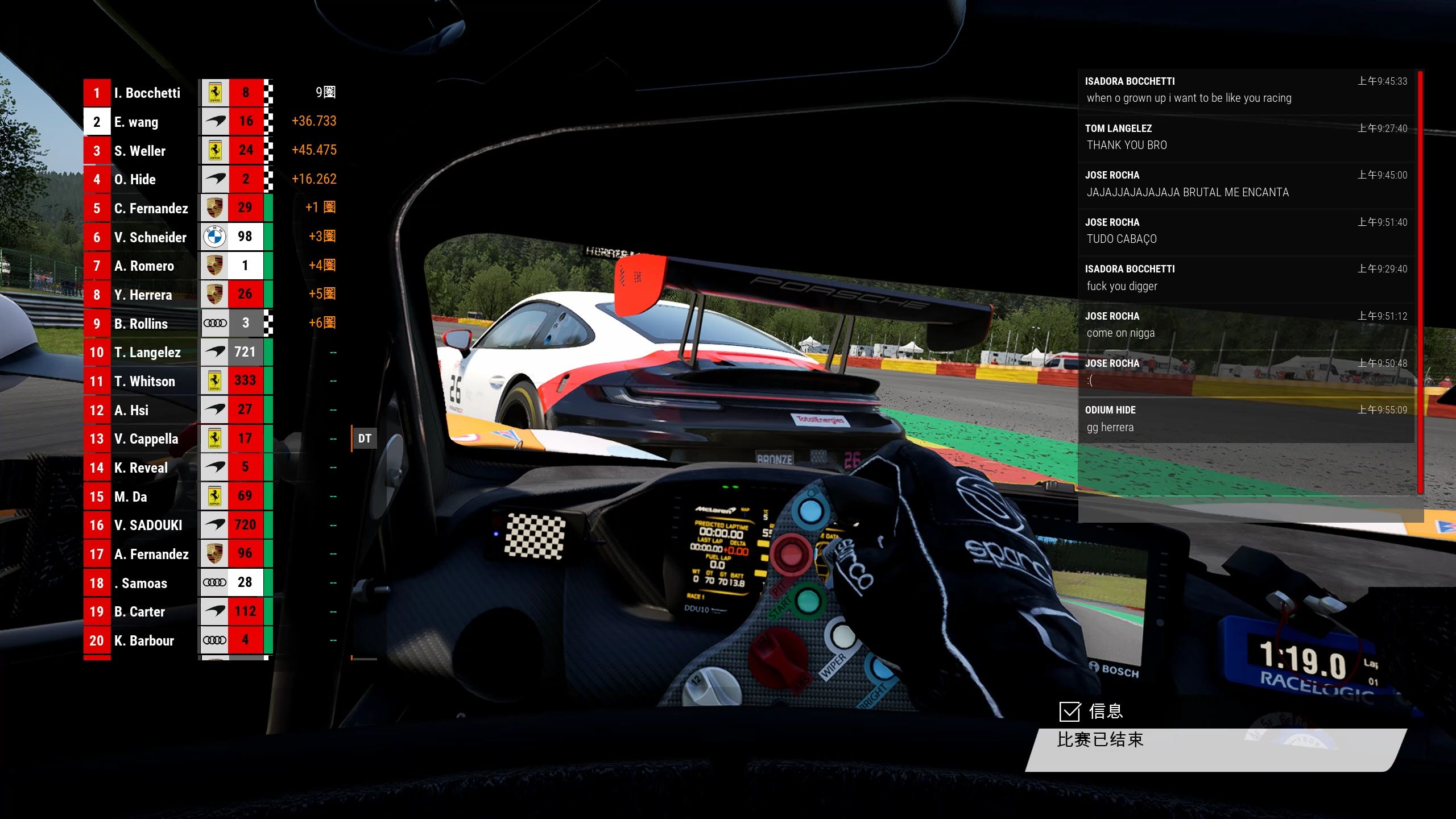Click Tom Langelez's "THANK YOU BRO" chat message
Viewport: 1456px width, 819px height.
tap(1246, 138)
